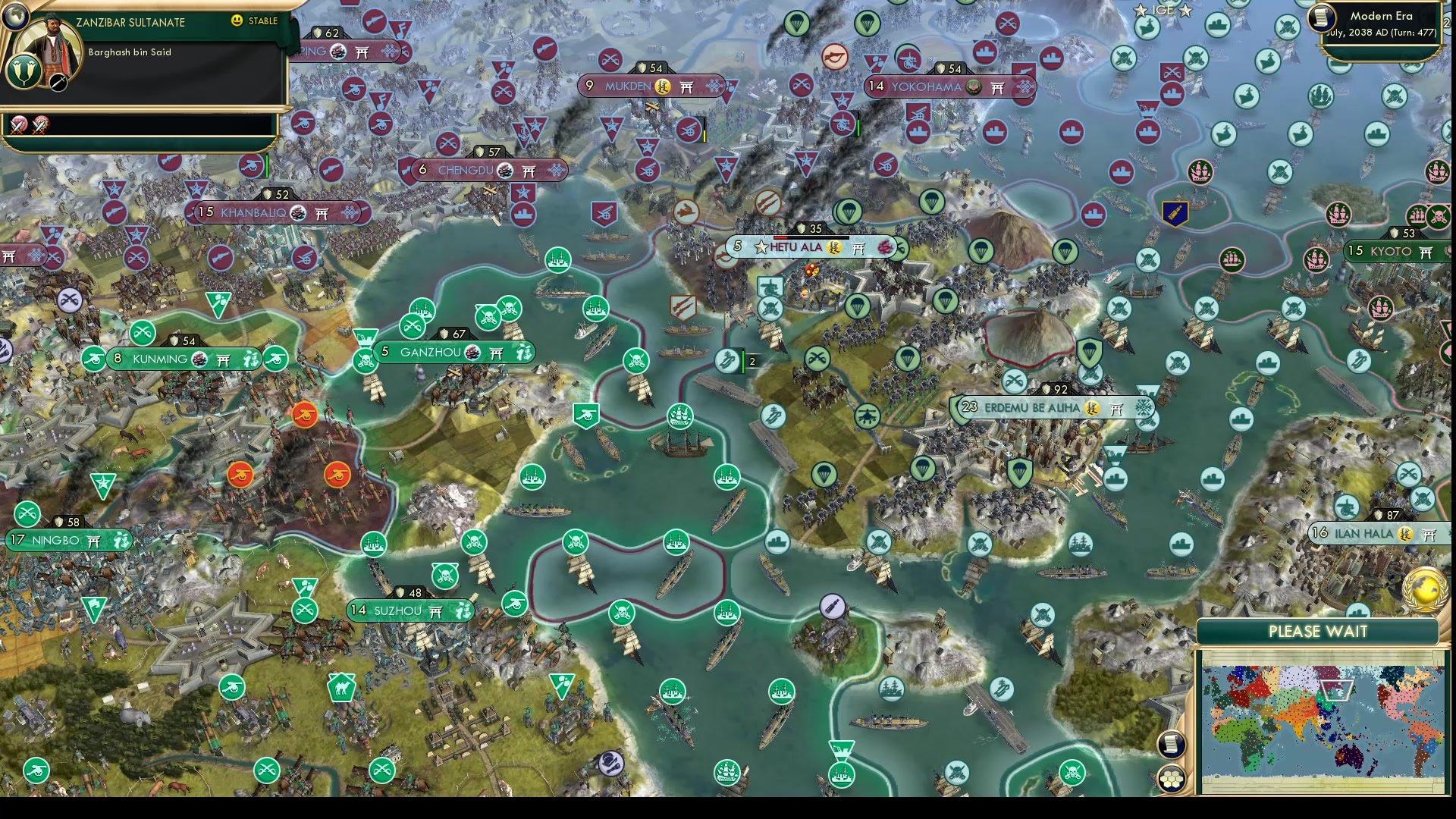Select the submarine unit icon below Suzhou
Viewport: 1456px width, 819px height.
[833, 606]
